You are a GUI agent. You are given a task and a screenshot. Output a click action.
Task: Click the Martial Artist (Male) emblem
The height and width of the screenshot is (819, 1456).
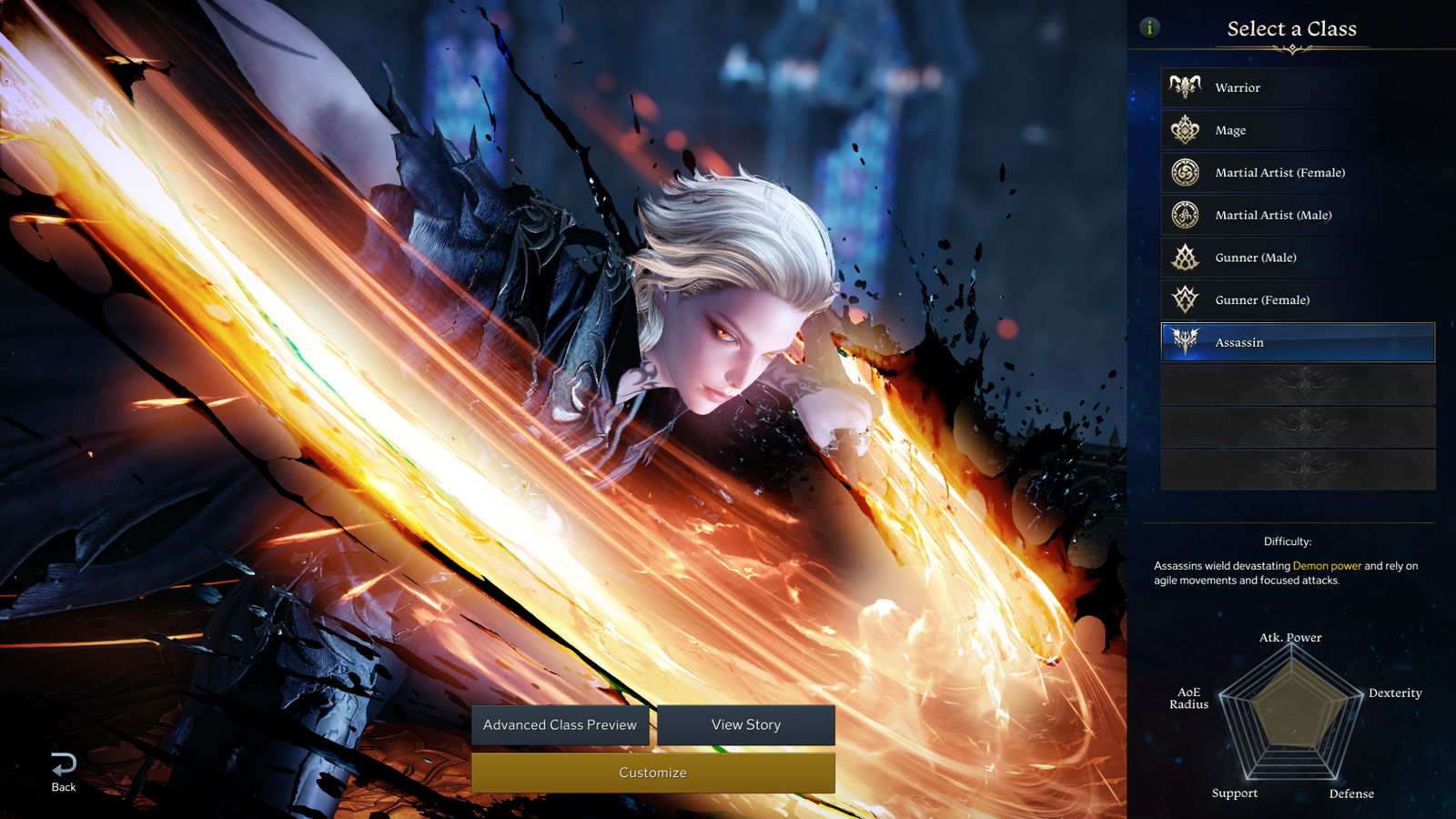pyautogui.click(x=1183, y=215)
